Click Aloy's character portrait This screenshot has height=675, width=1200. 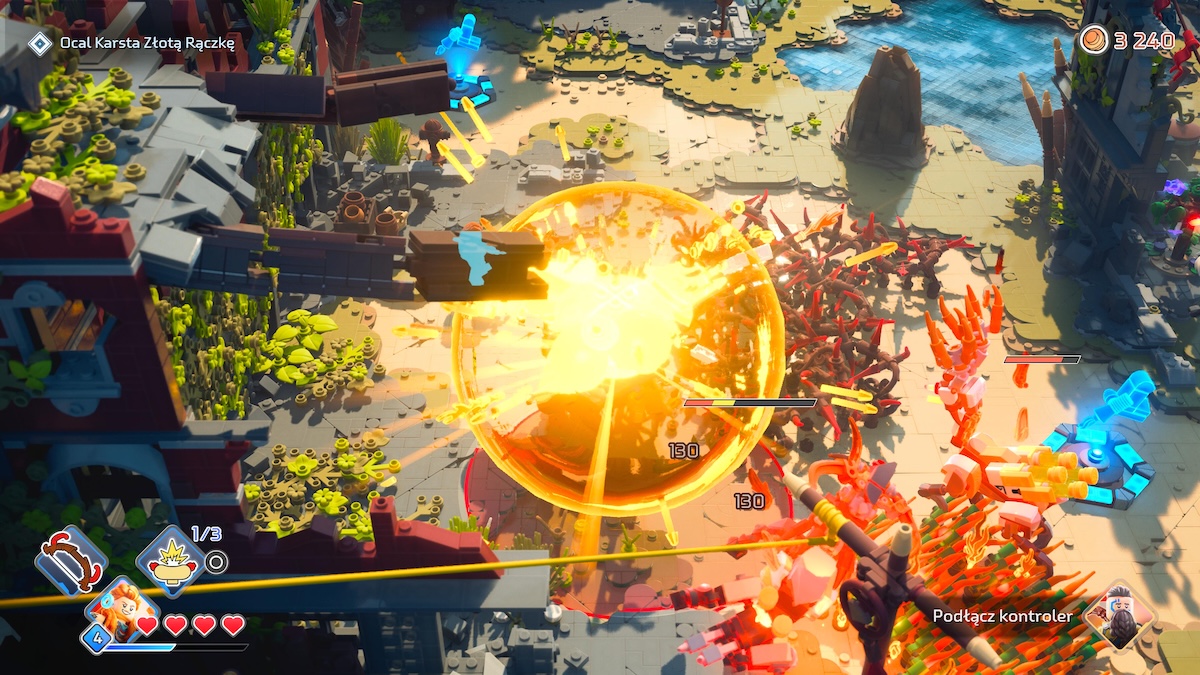122,611
